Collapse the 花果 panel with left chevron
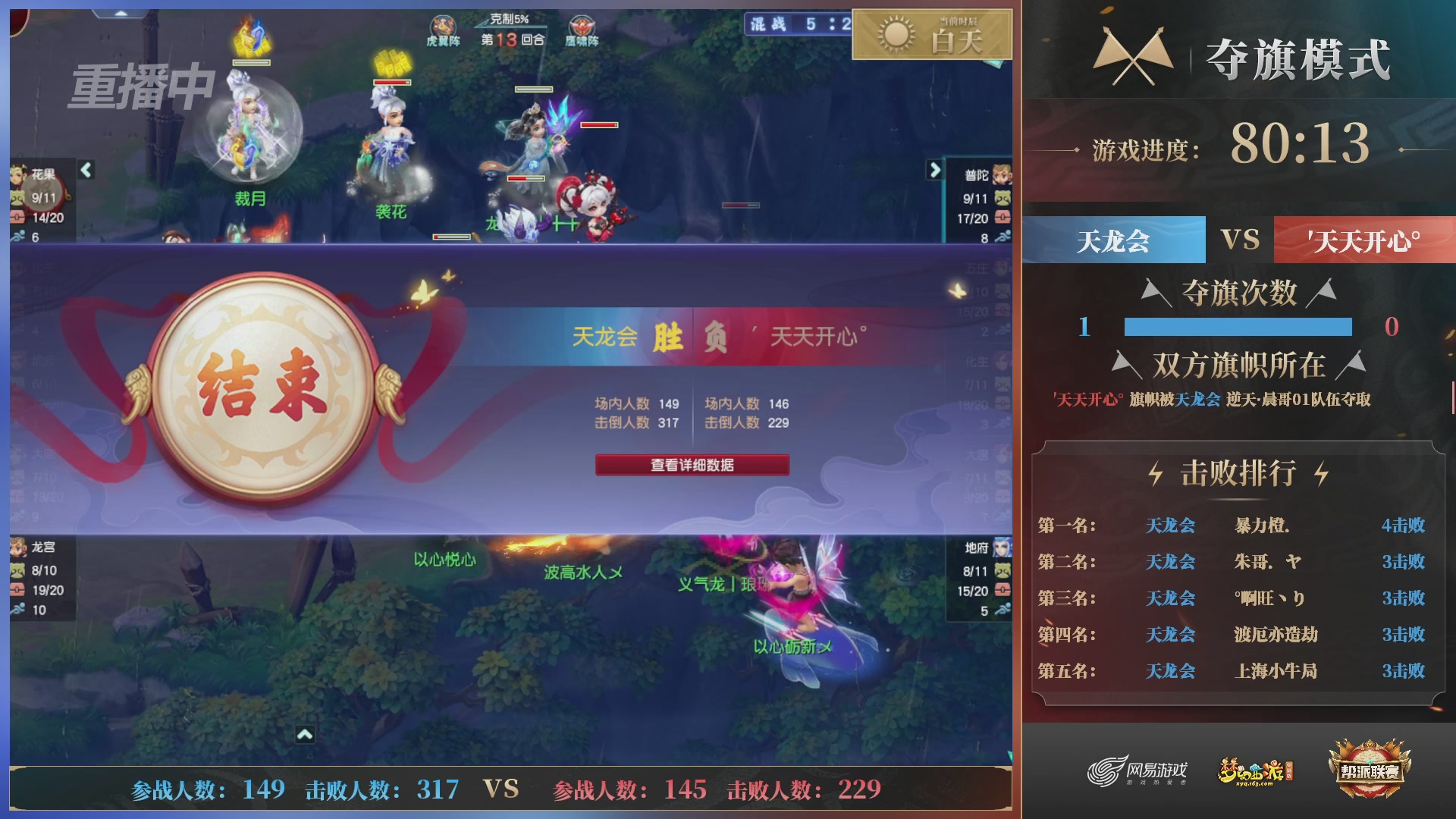The height and width of the screenshot is (819, 1456). tap(86, 171)
